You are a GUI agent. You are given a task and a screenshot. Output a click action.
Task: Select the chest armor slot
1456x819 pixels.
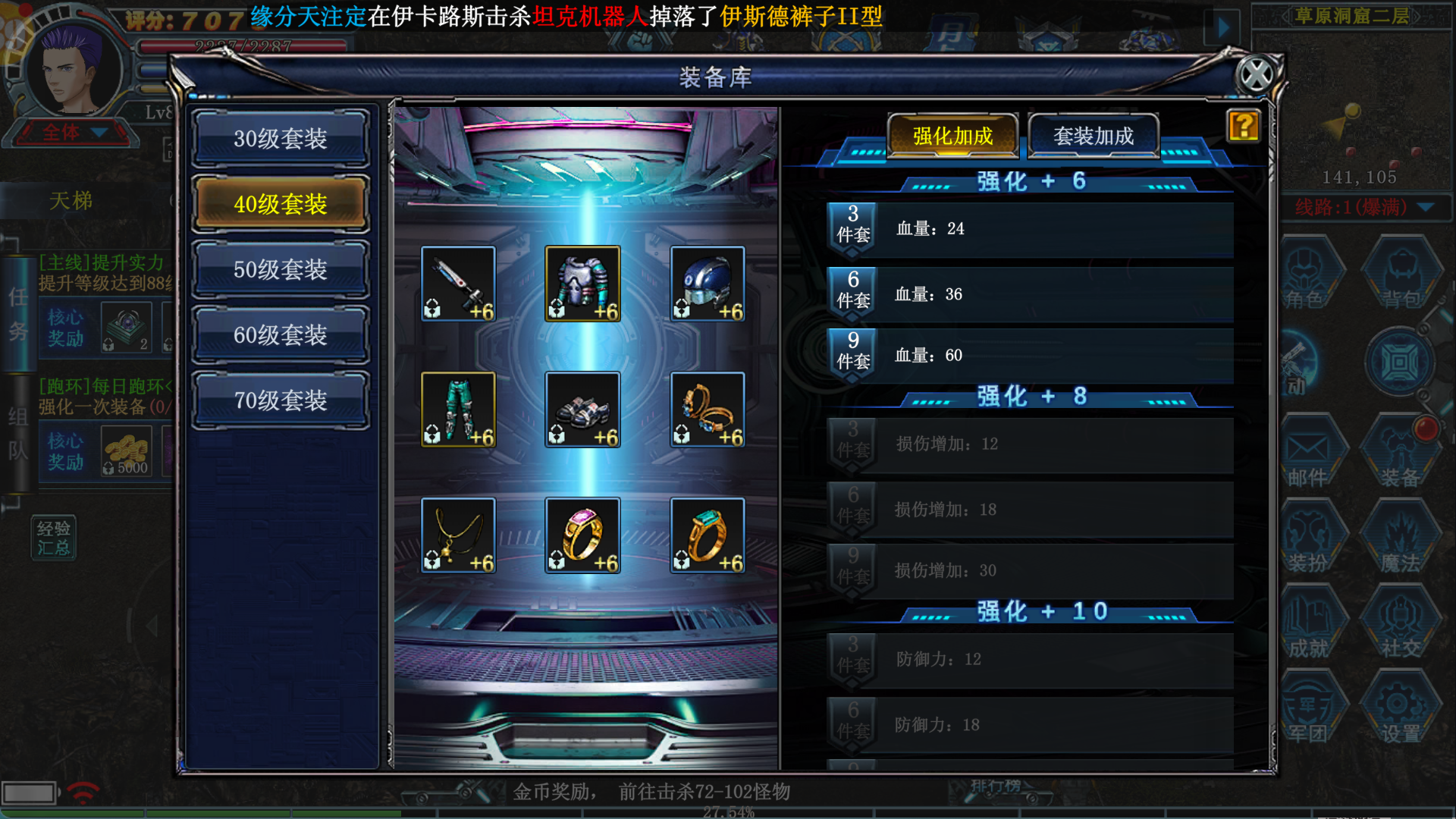click(582, 284)
